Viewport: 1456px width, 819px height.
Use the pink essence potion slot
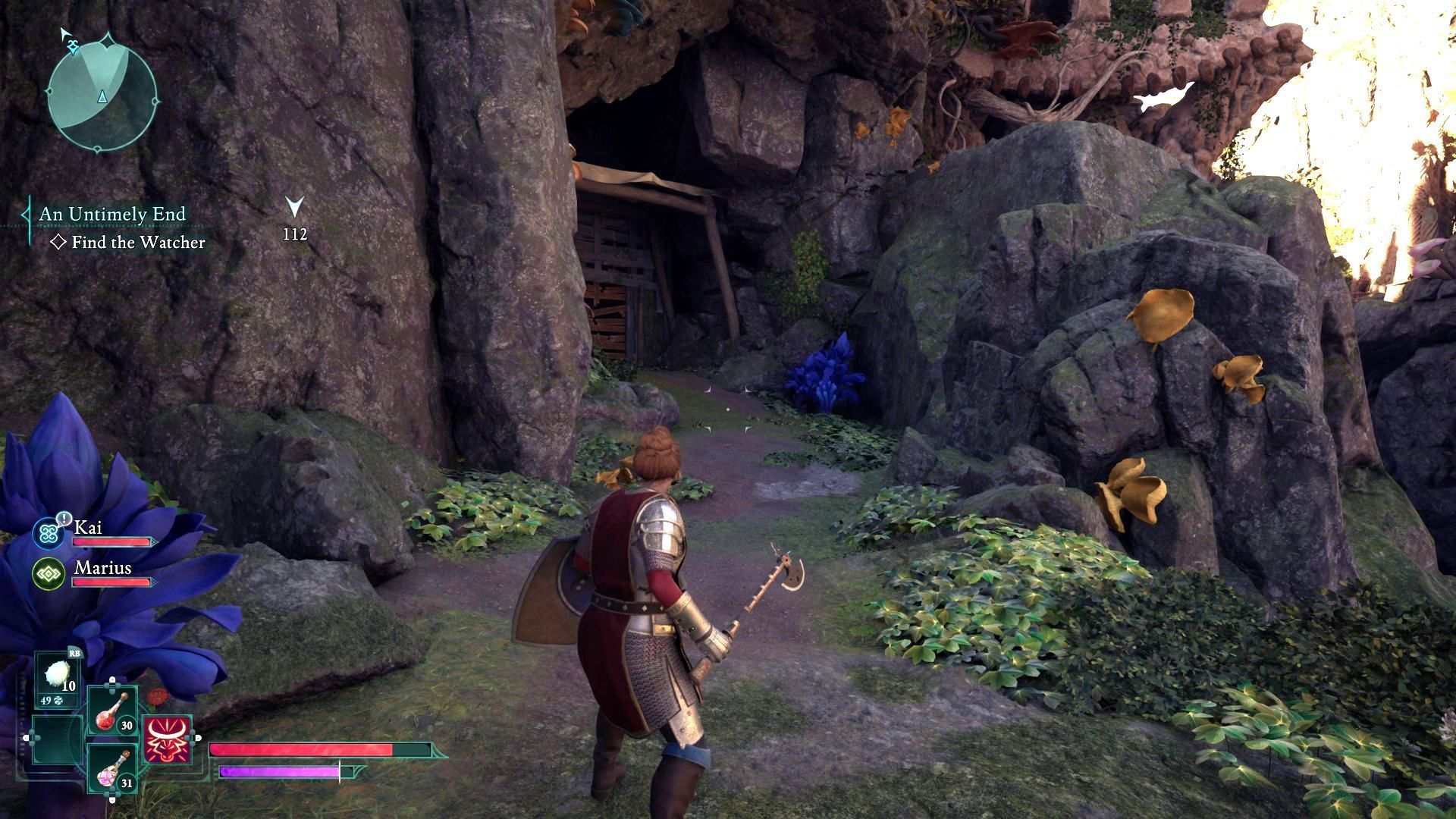tap(112, 770)
